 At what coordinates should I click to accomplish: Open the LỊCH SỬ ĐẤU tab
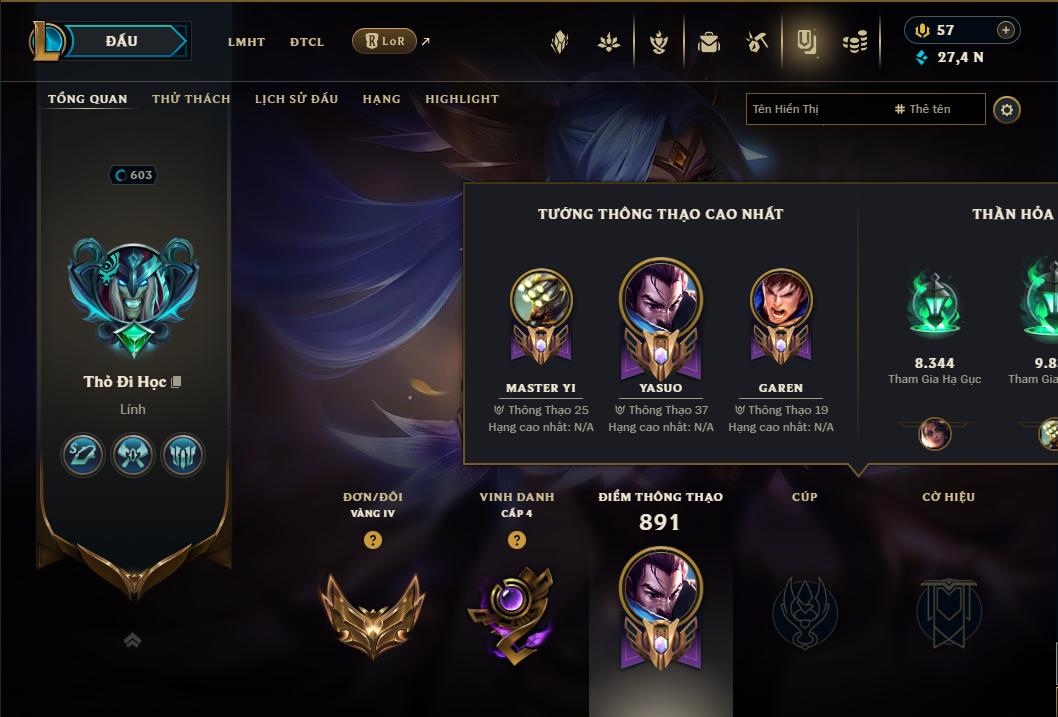tap(296, 99)
